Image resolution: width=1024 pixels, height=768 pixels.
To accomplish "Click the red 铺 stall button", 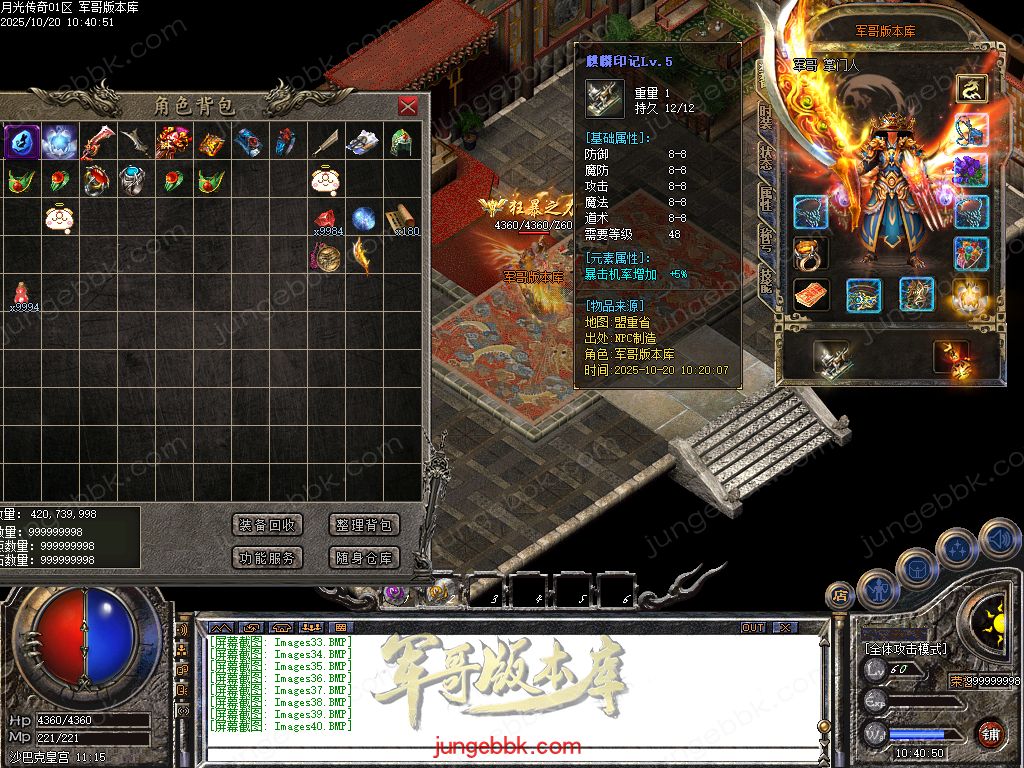I will 990,733.
